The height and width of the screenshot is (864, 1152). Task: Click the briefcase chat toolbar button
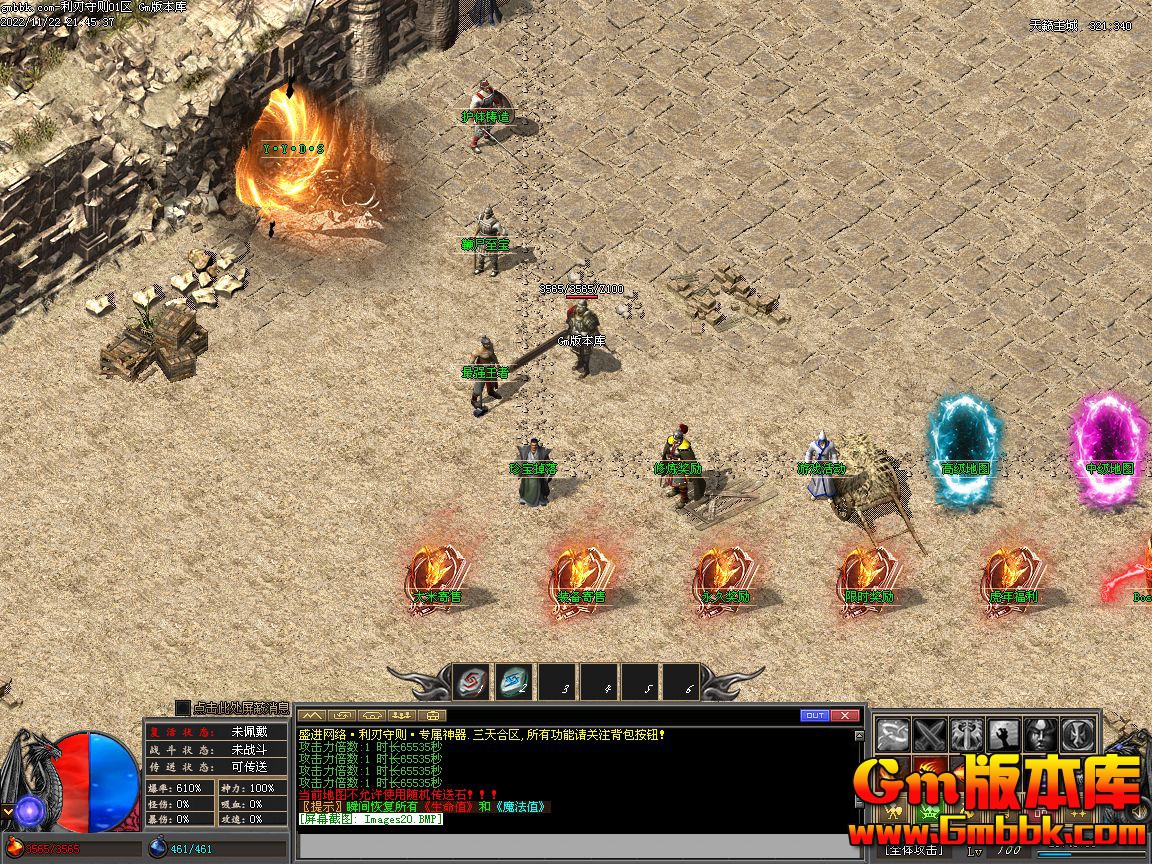(x=432, y=715)
